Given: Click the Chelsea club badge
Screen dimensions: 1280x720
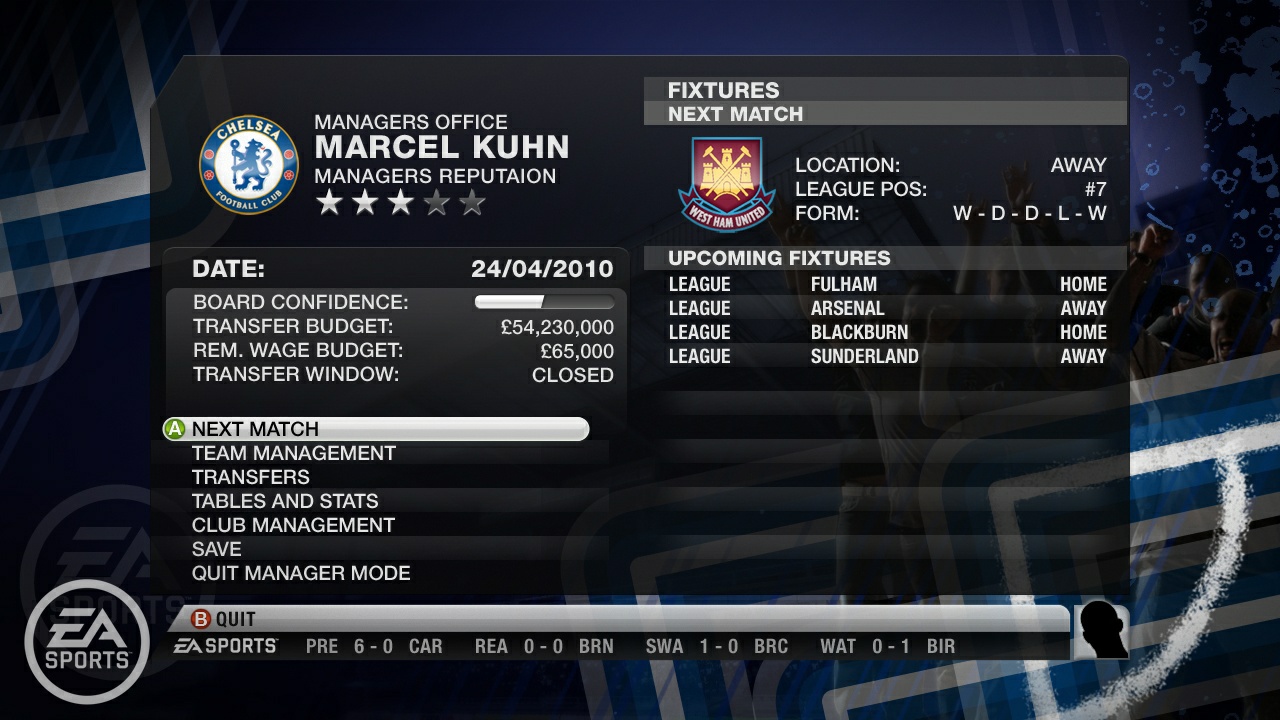Looking at the screenshot, I should (249, 164).
